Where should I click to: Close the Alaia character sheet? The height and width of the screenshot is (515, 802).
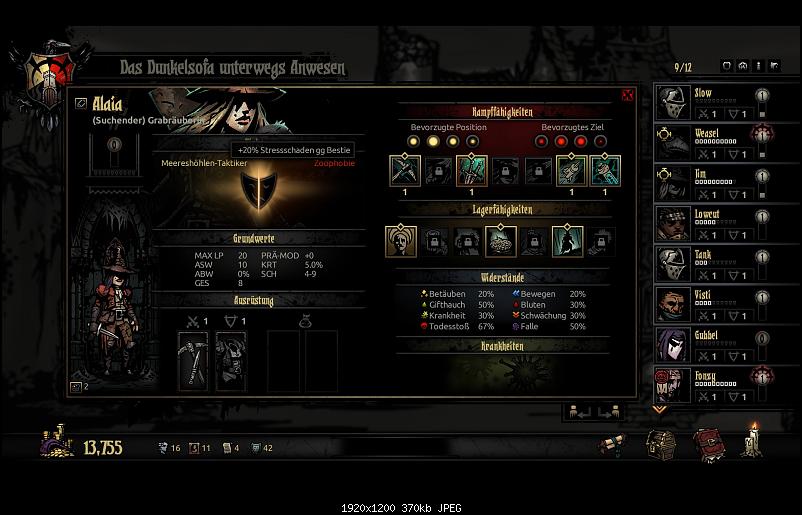[x=628, y=96]
